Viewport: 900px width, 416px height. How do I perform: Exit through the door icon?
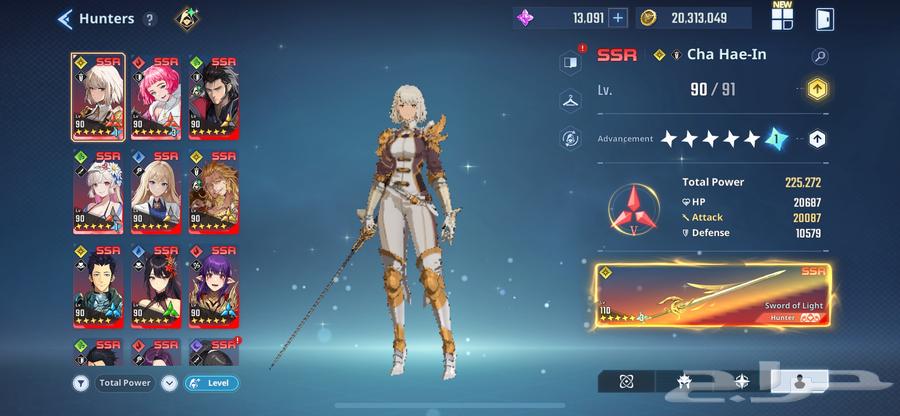[825, 18]
